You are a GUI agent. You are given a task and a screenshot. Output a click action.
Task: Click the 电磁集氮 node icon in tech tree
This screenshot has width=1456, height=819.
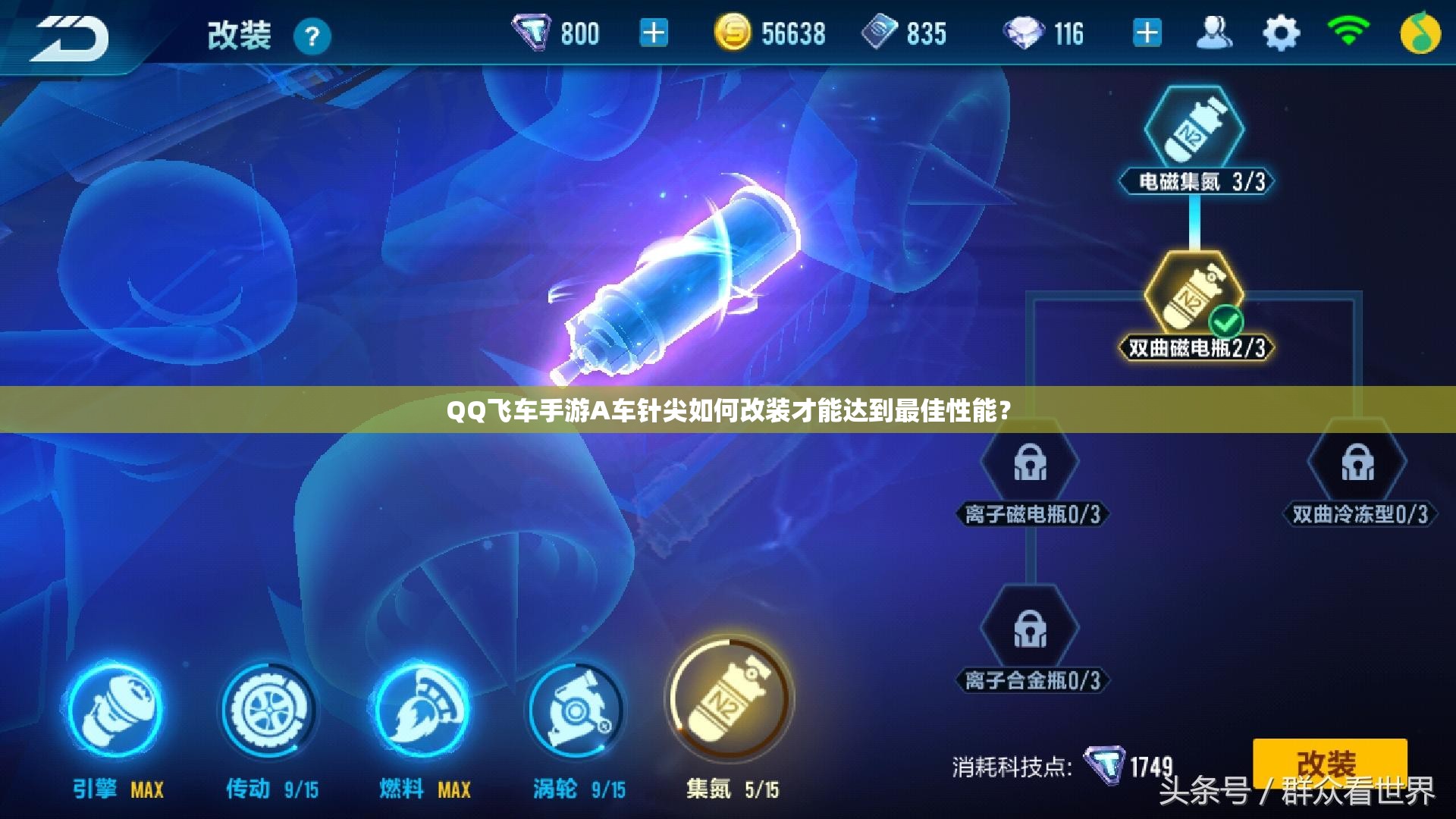pyautogui.click(x=1194, y=125)
